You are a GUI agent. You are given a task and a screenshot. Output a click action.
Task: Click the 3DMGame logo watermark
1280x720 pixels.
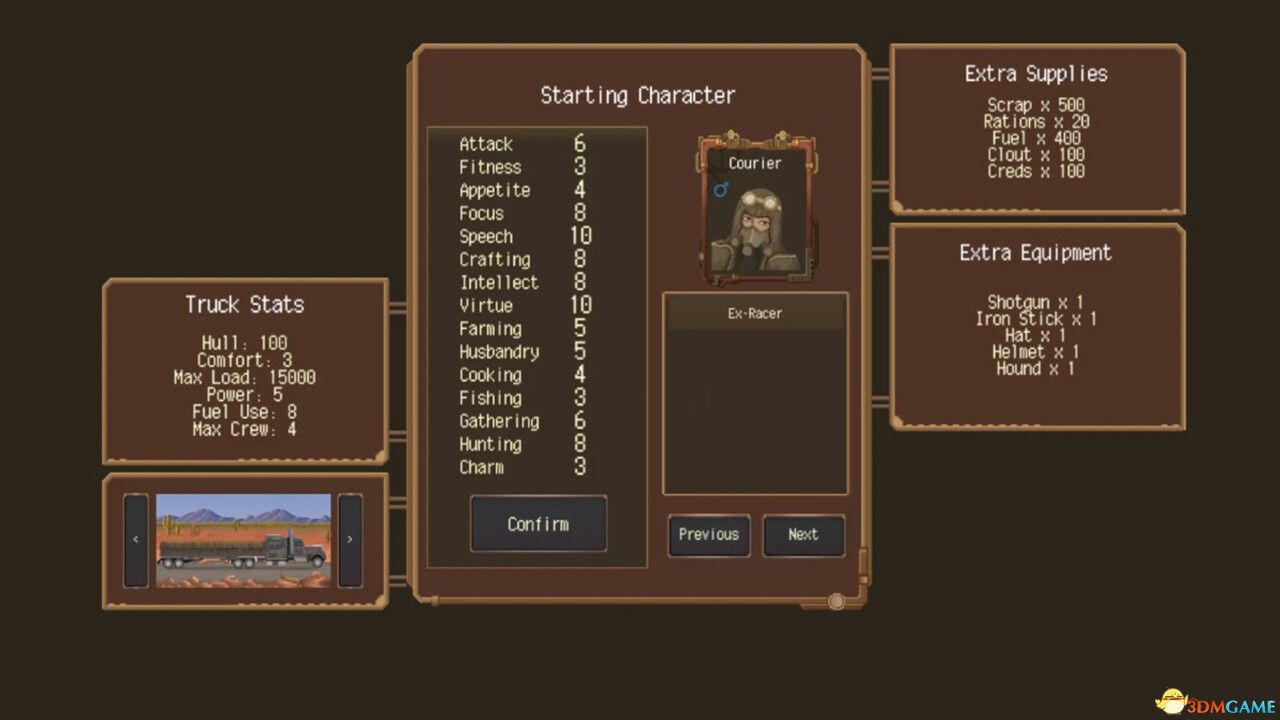click(1213, 700)
